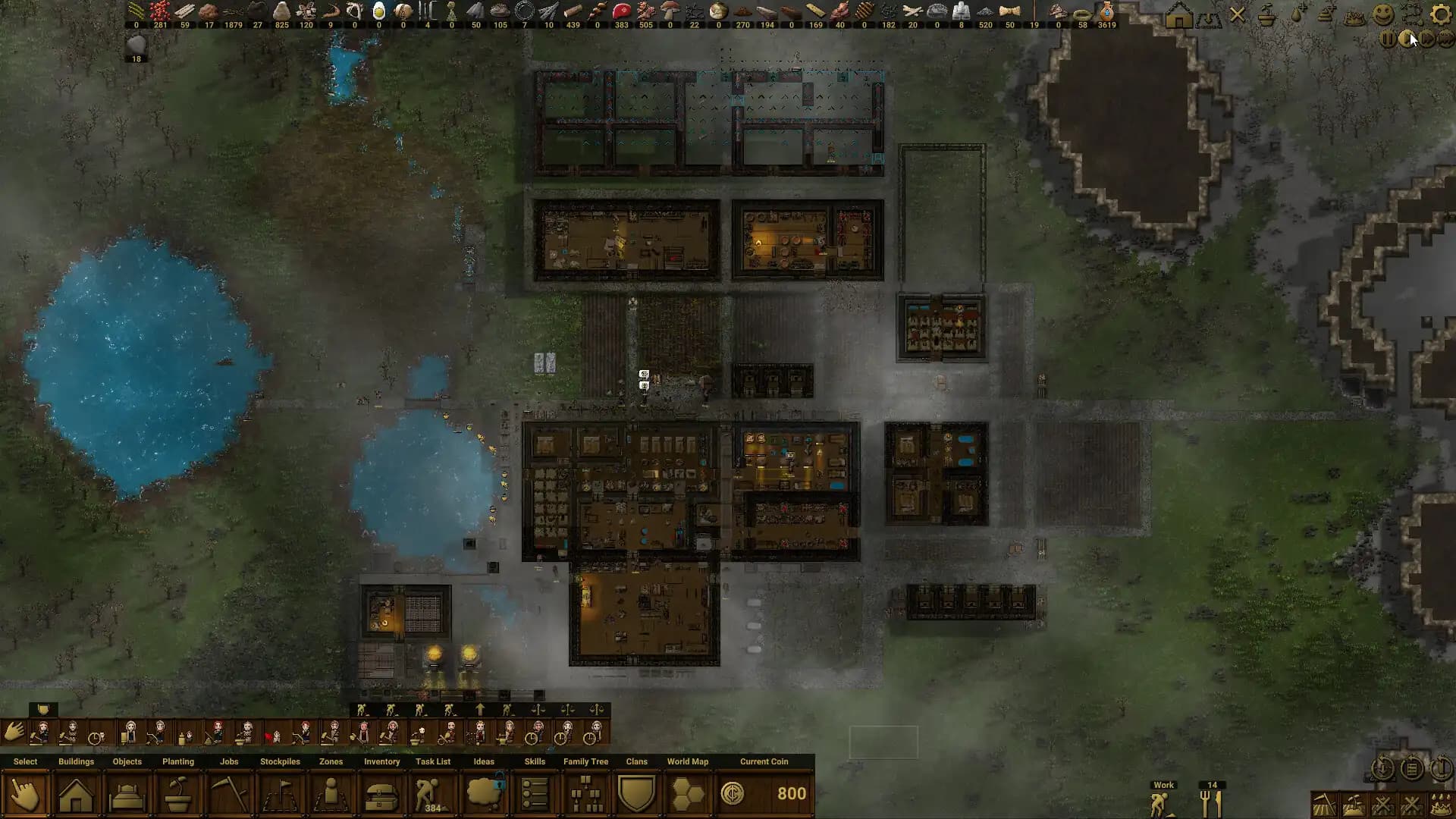Open the Objects menu
The image size is (1456, 819).
tap(127, 794)
